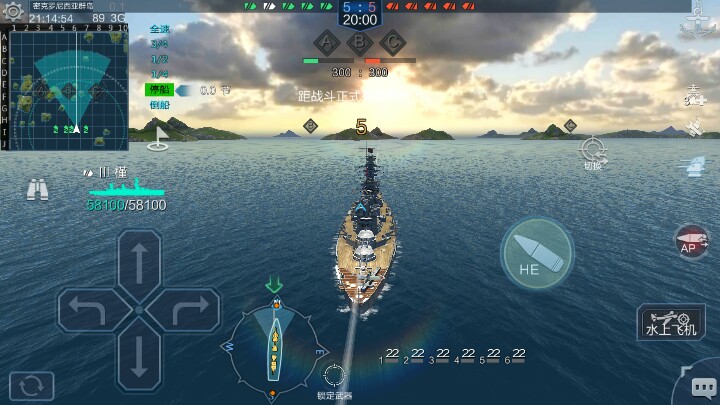Select the 停船 (stop ship) speed setting
Viewport: 720px width, 405px height.
coord(160,90)
